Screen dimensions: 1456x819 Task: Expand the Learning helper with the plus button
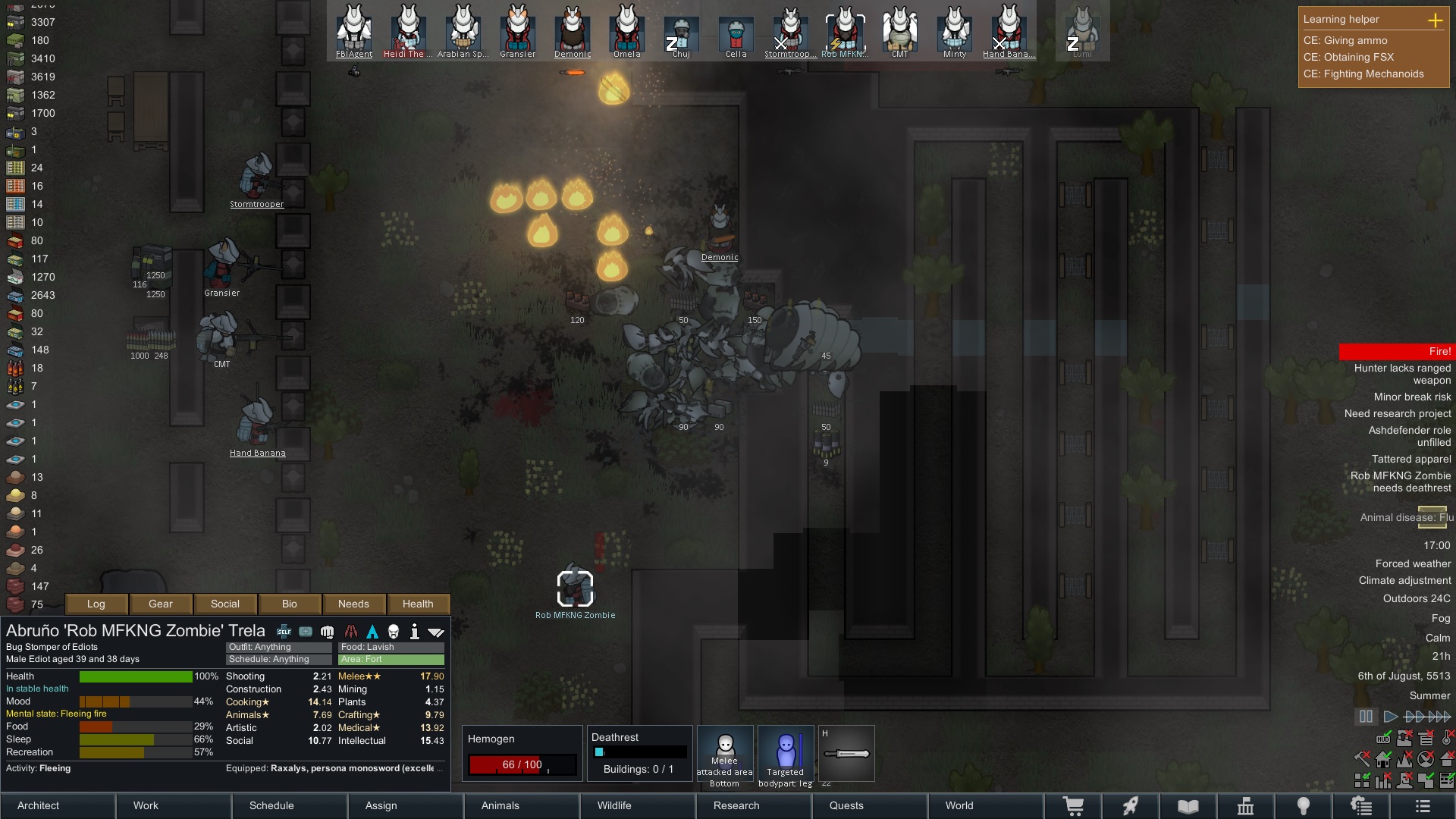tap(1437, 22)
